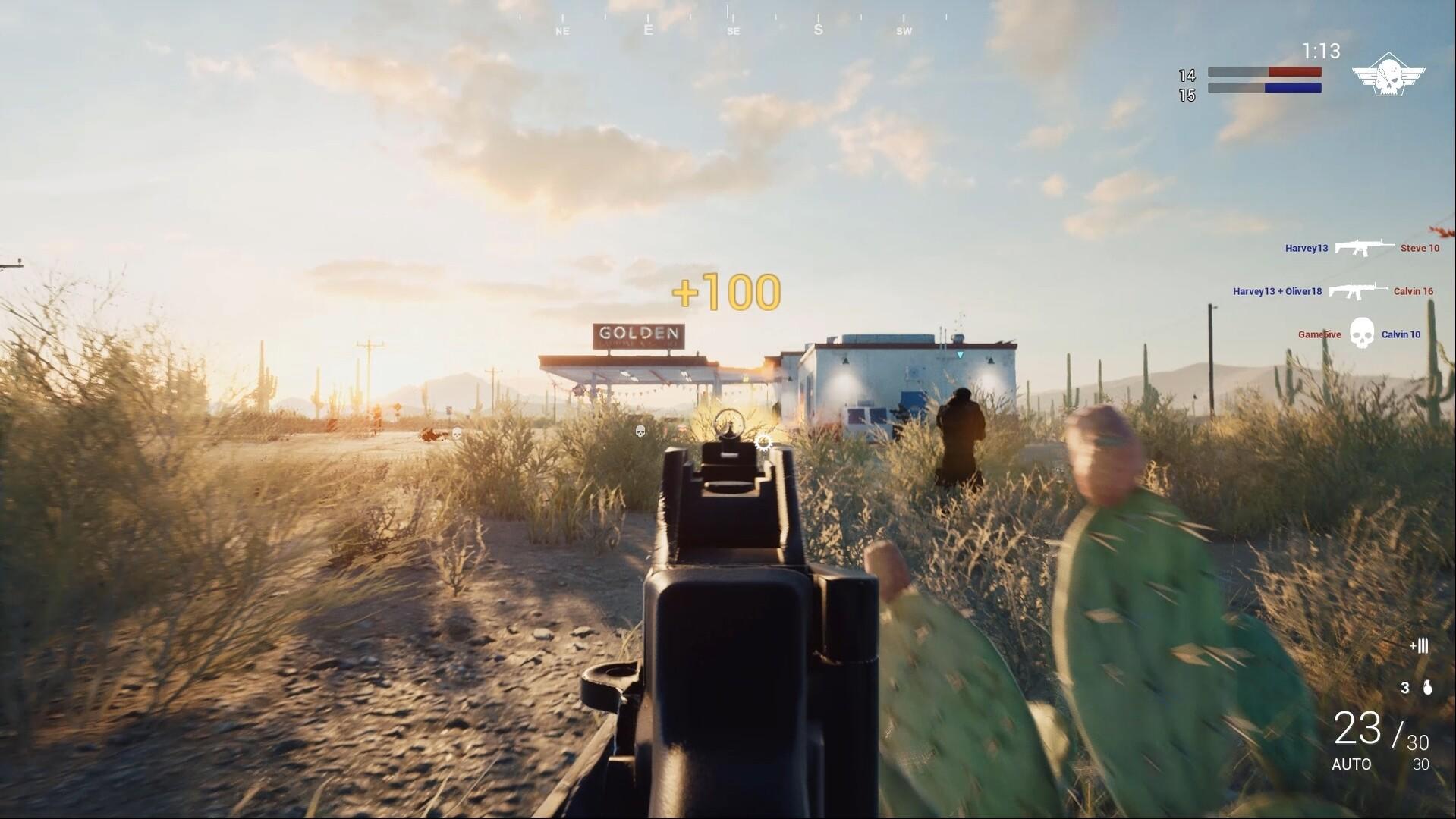Click the +100 score popup
The height and width of the screenshot is (819, 1456).
coord(725,290)
